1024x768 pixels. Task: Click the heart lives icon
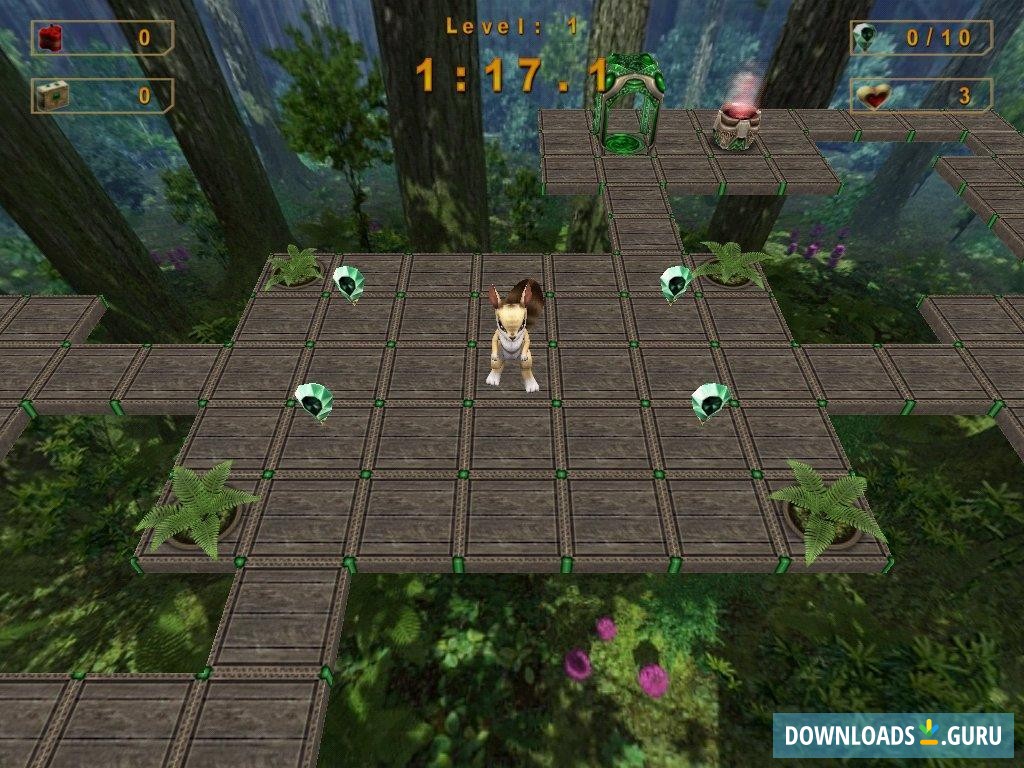click(873, 96)
